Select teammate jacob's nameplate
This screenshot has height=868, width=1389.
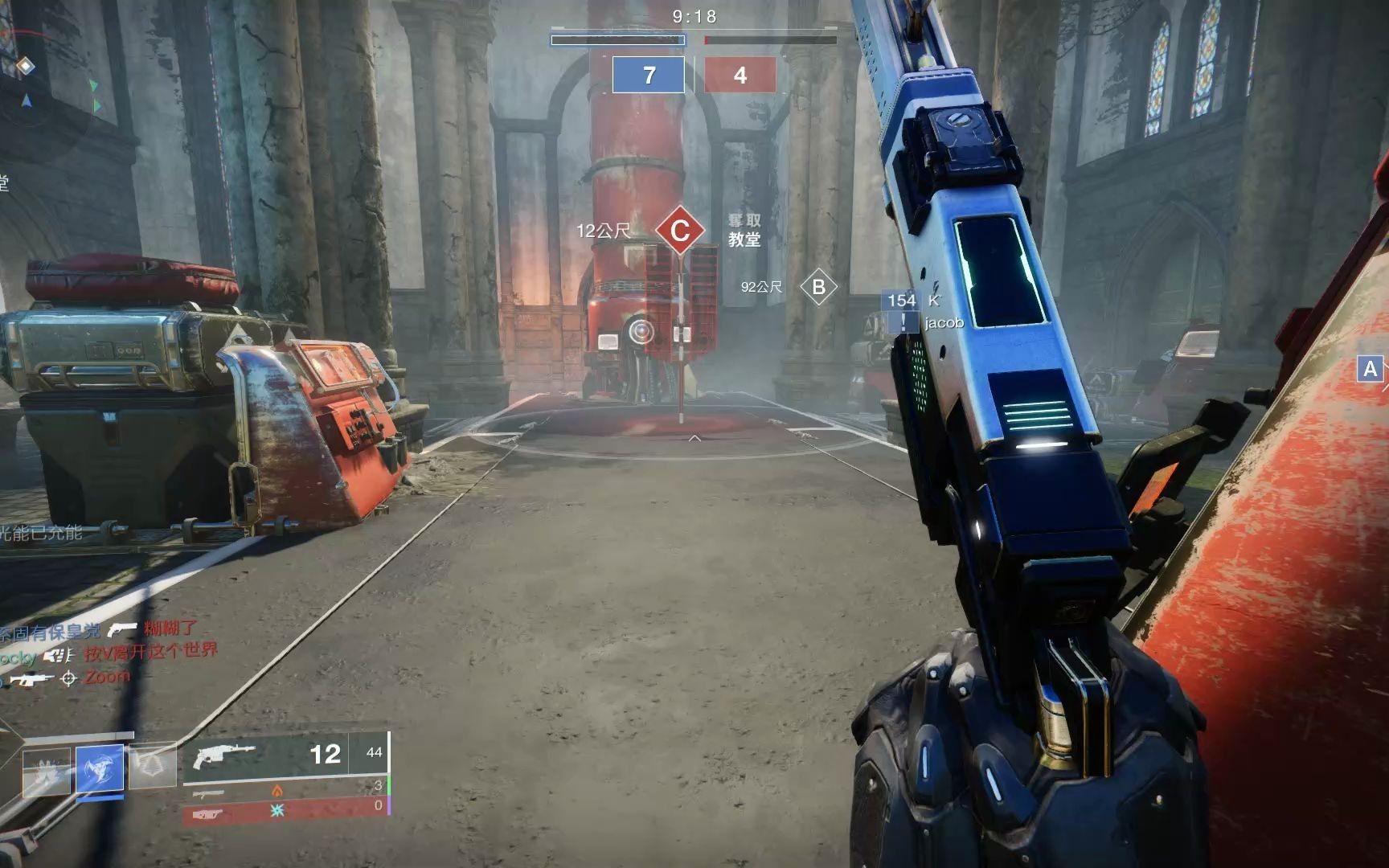coord(943,323)
